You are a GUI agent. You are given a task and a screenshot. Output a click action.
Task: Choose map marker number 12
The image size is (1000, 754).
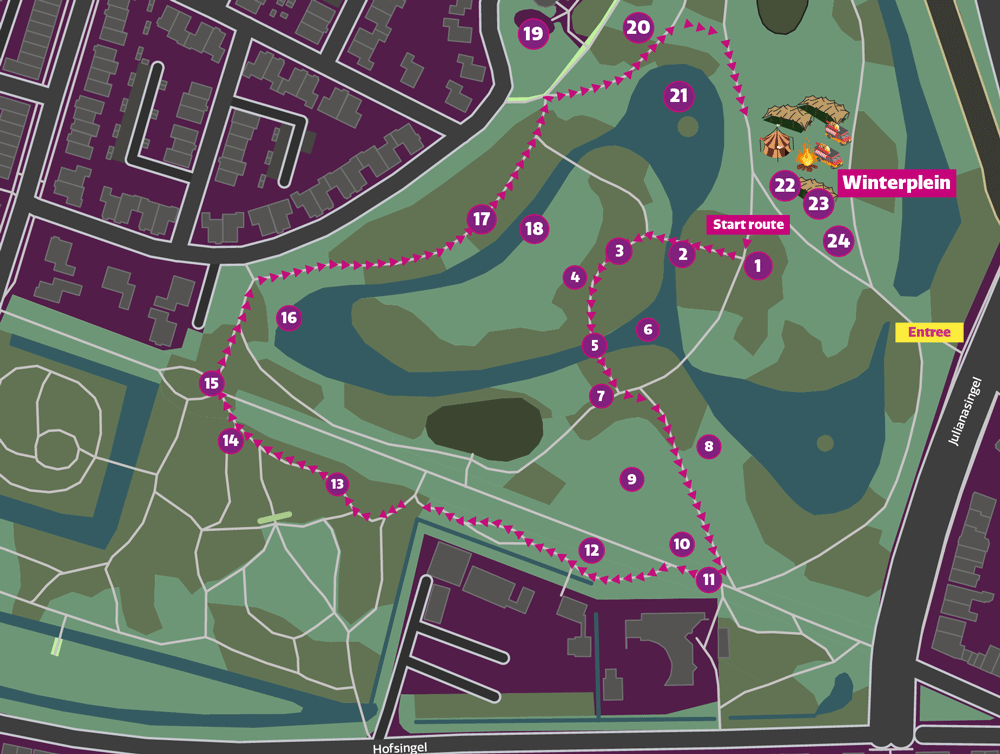(592, 549)
